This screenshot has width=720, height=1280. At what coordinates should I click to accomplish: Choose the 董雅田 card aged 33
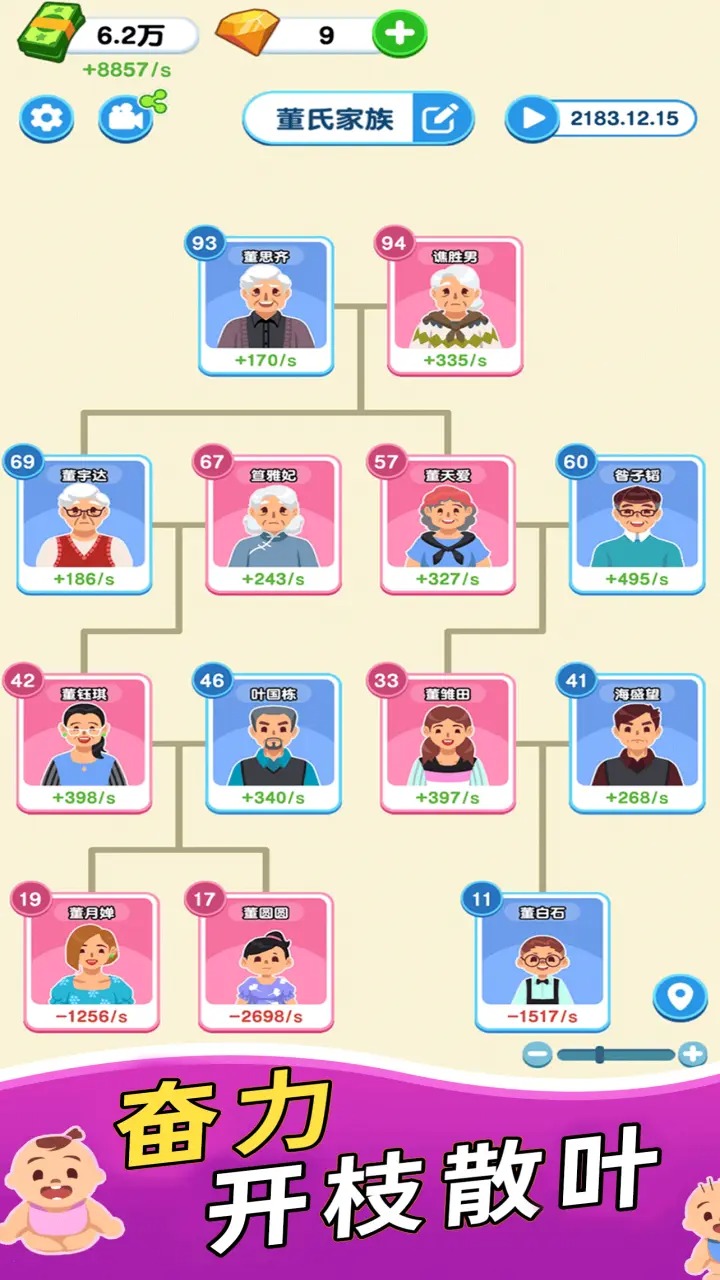tap(448, 743)
